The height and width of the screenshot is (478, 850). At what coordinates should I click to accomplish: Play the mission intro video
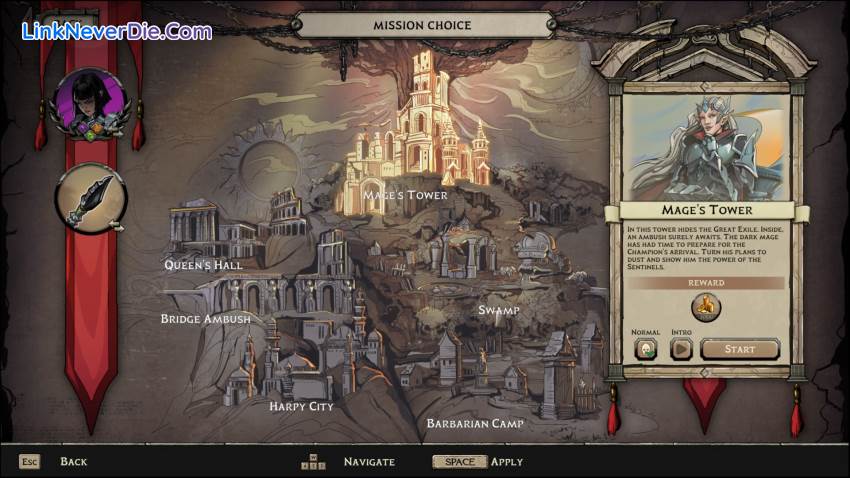pos(681,349)
